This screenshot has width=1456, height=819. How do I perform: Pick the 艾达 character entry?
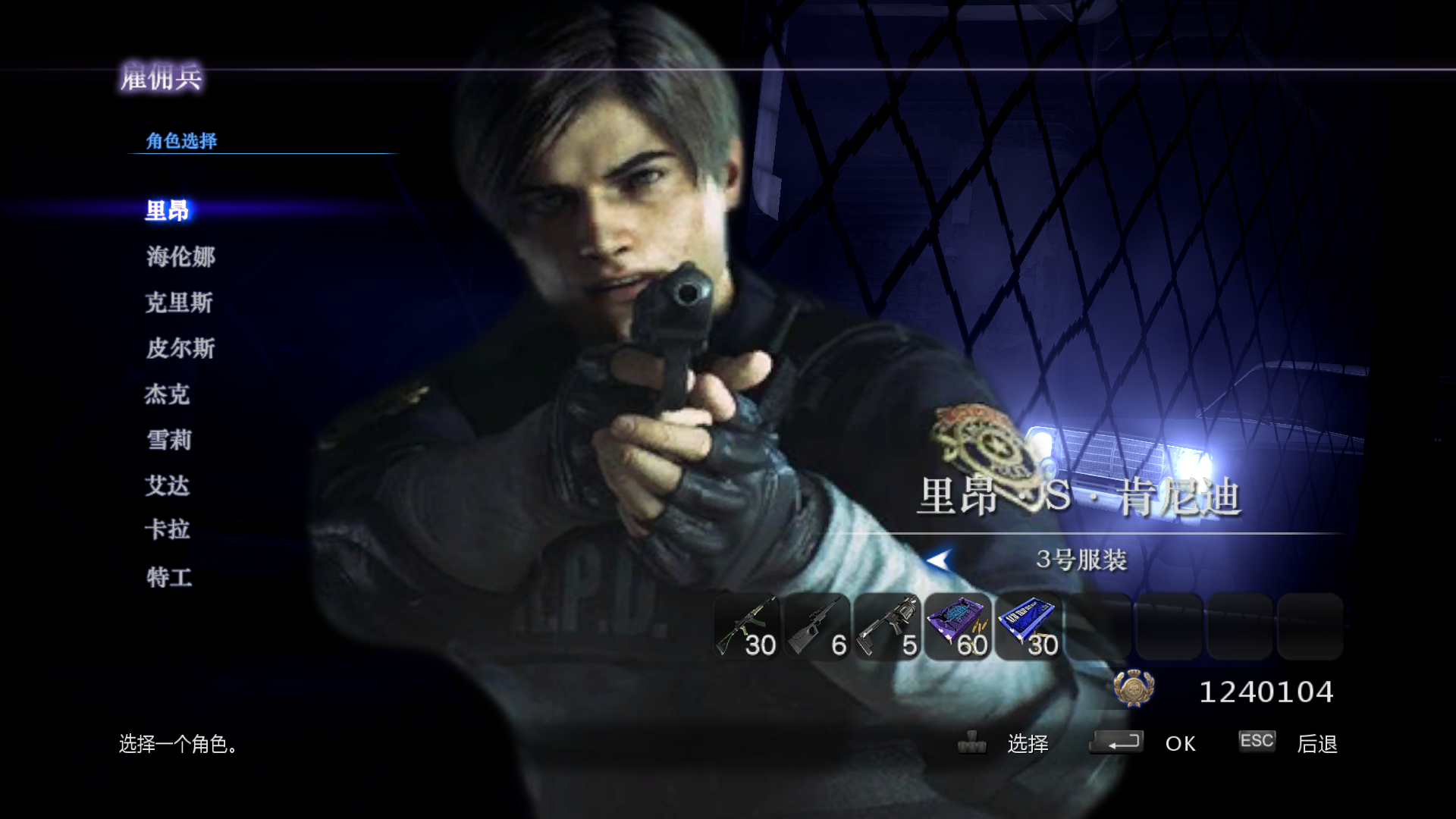(168, 485)
